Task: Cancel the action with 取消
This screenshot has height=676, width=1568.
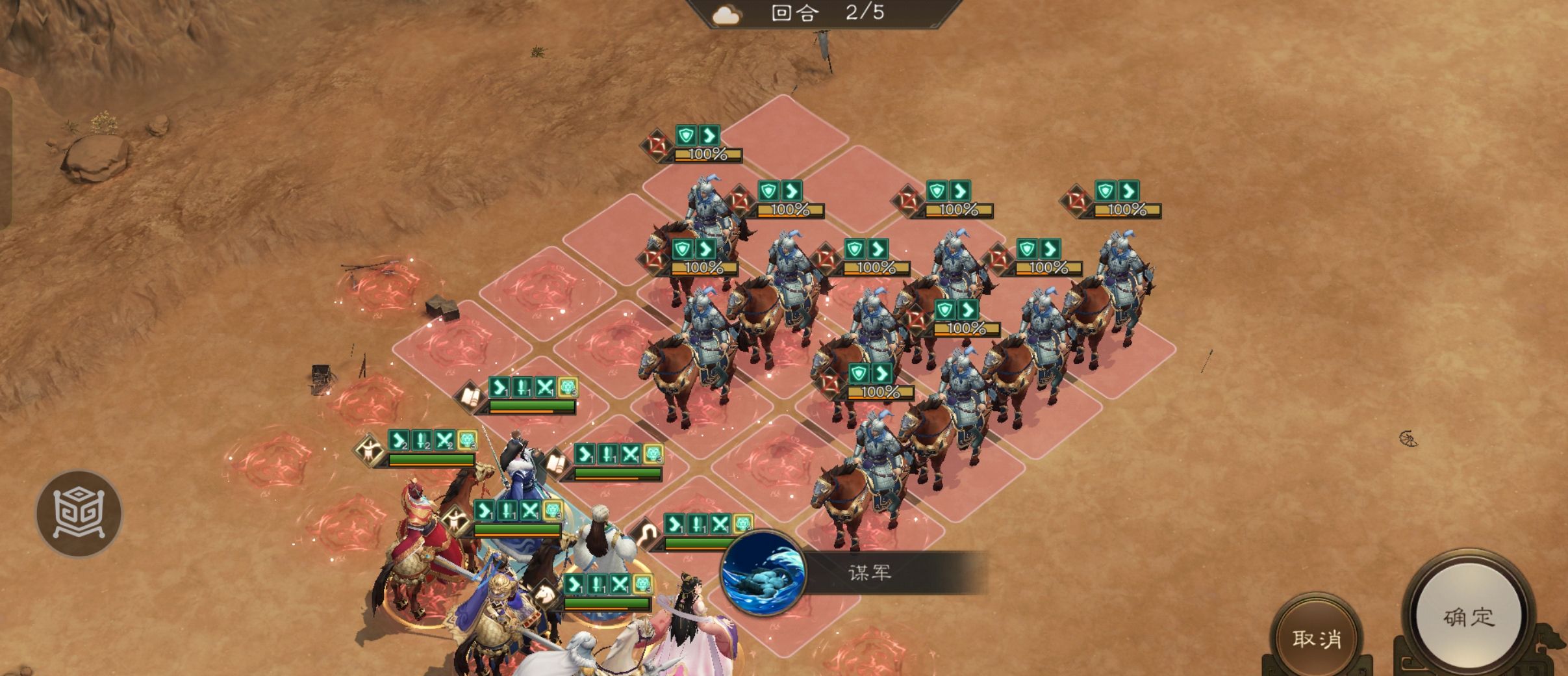Action: 1317,638
